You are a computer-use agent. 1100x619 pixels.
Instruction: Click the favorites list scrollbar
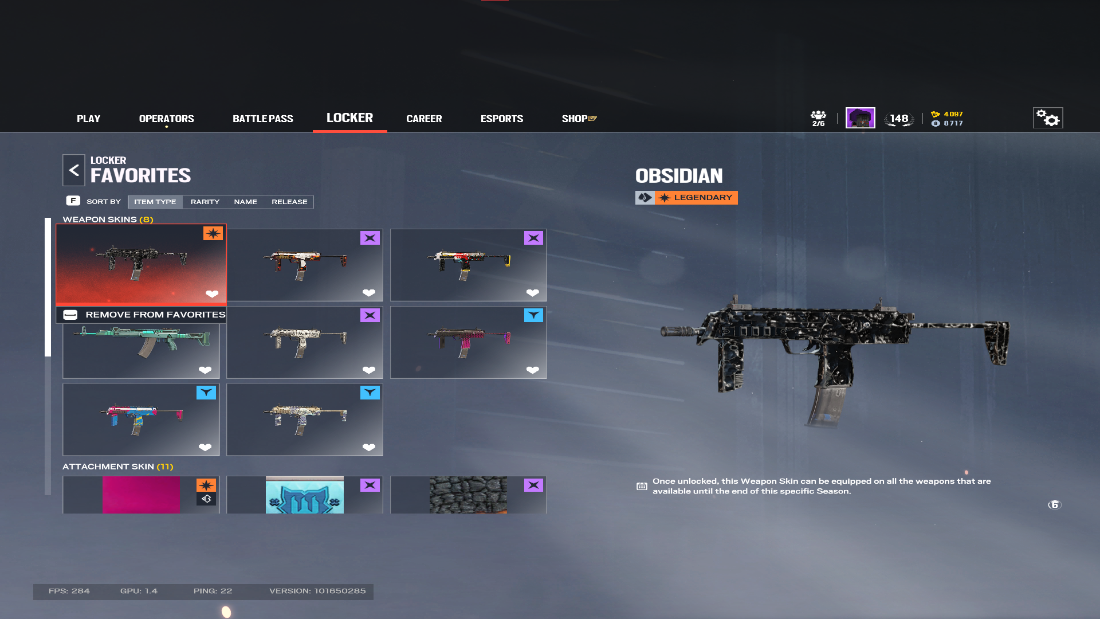click(x=48, y=288)
